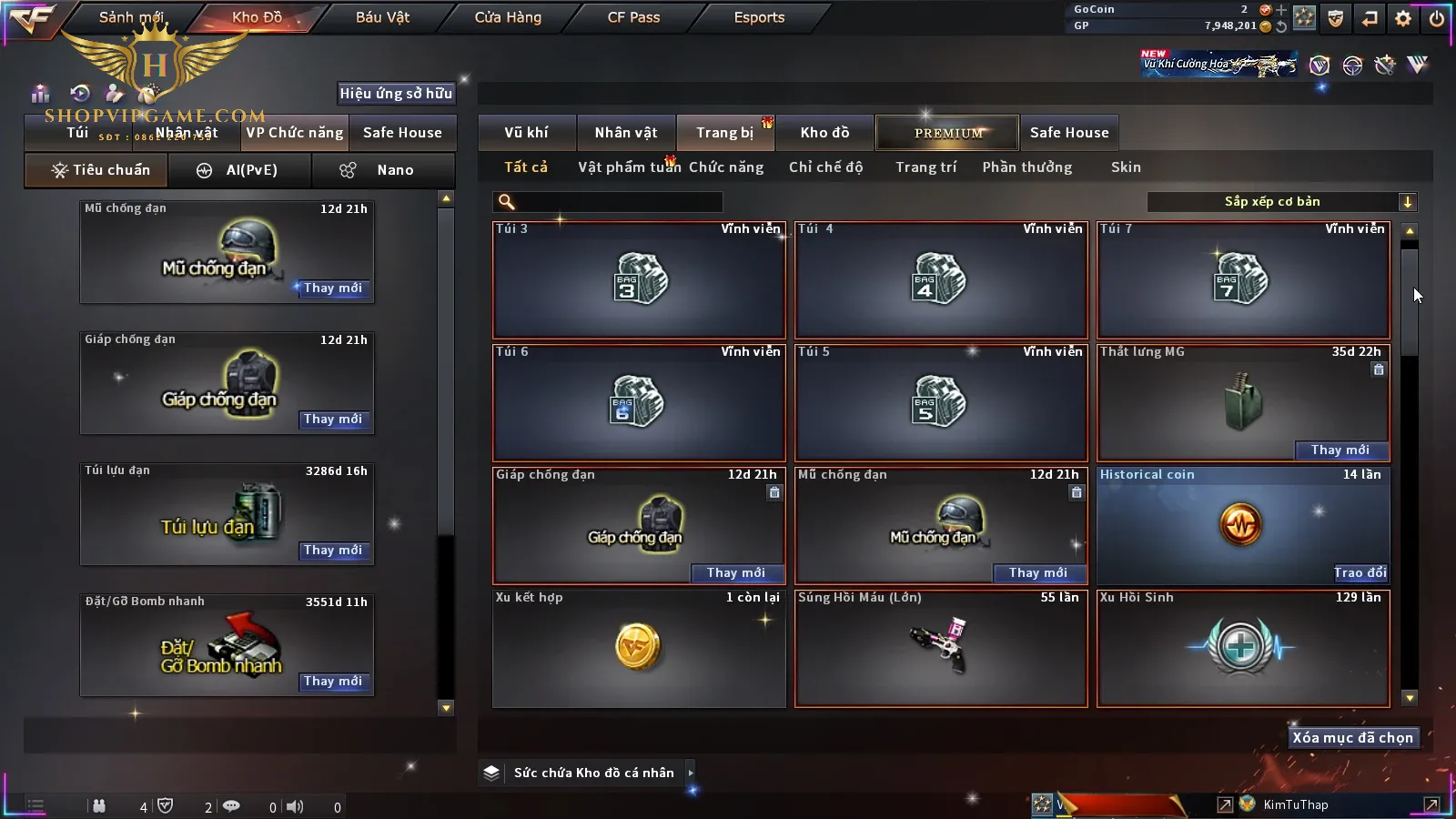
Task: Choose the Historical coin item
Action: (1243, 525)
